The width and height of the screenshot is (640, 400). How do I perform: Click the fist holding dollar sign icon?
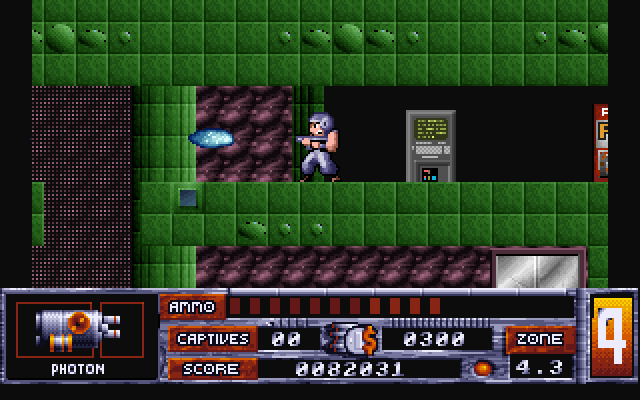pyautogui.click(x=349, y=339)
